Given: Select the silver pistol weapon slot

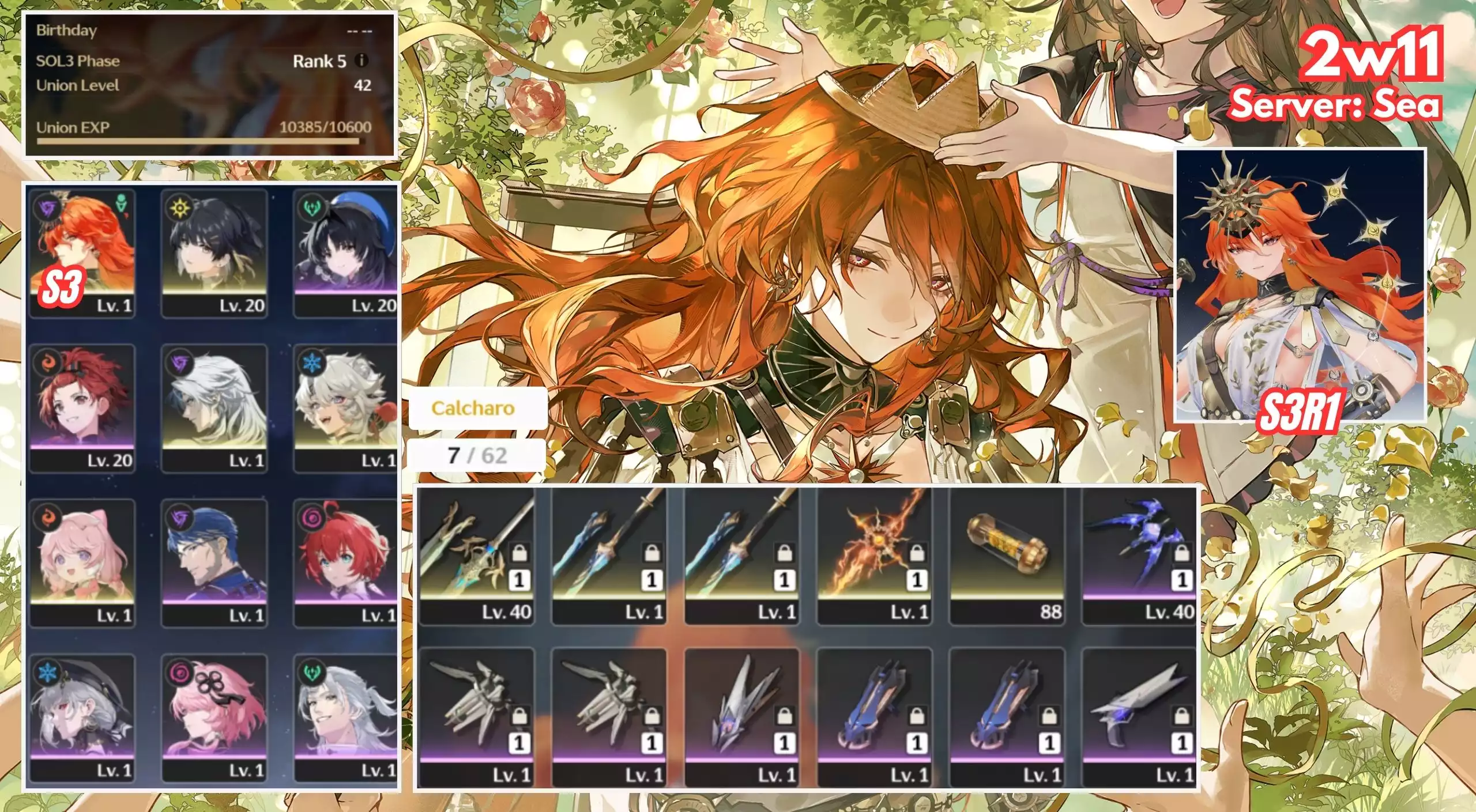Looking at the screenshot, I should pyautogui.click(x=1139, y=718).
